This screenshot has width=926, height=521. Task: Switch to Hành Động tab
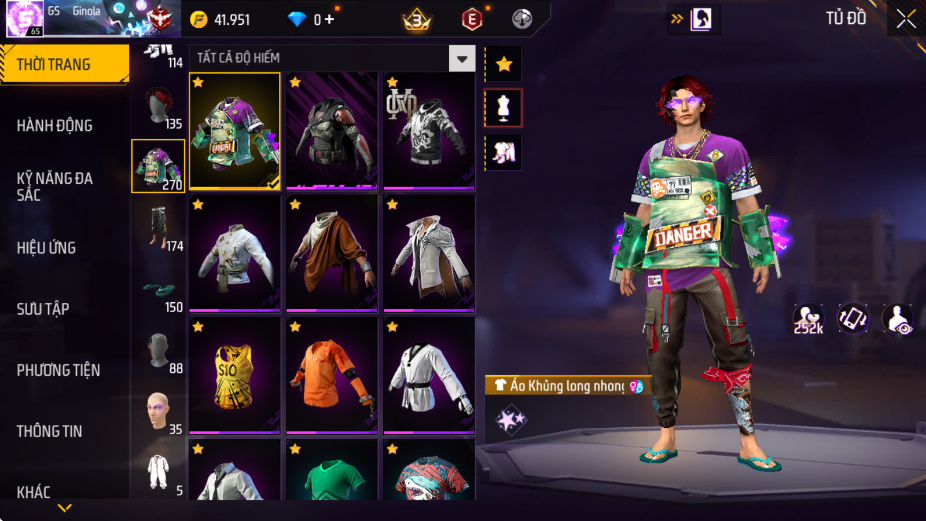[55, 125]
